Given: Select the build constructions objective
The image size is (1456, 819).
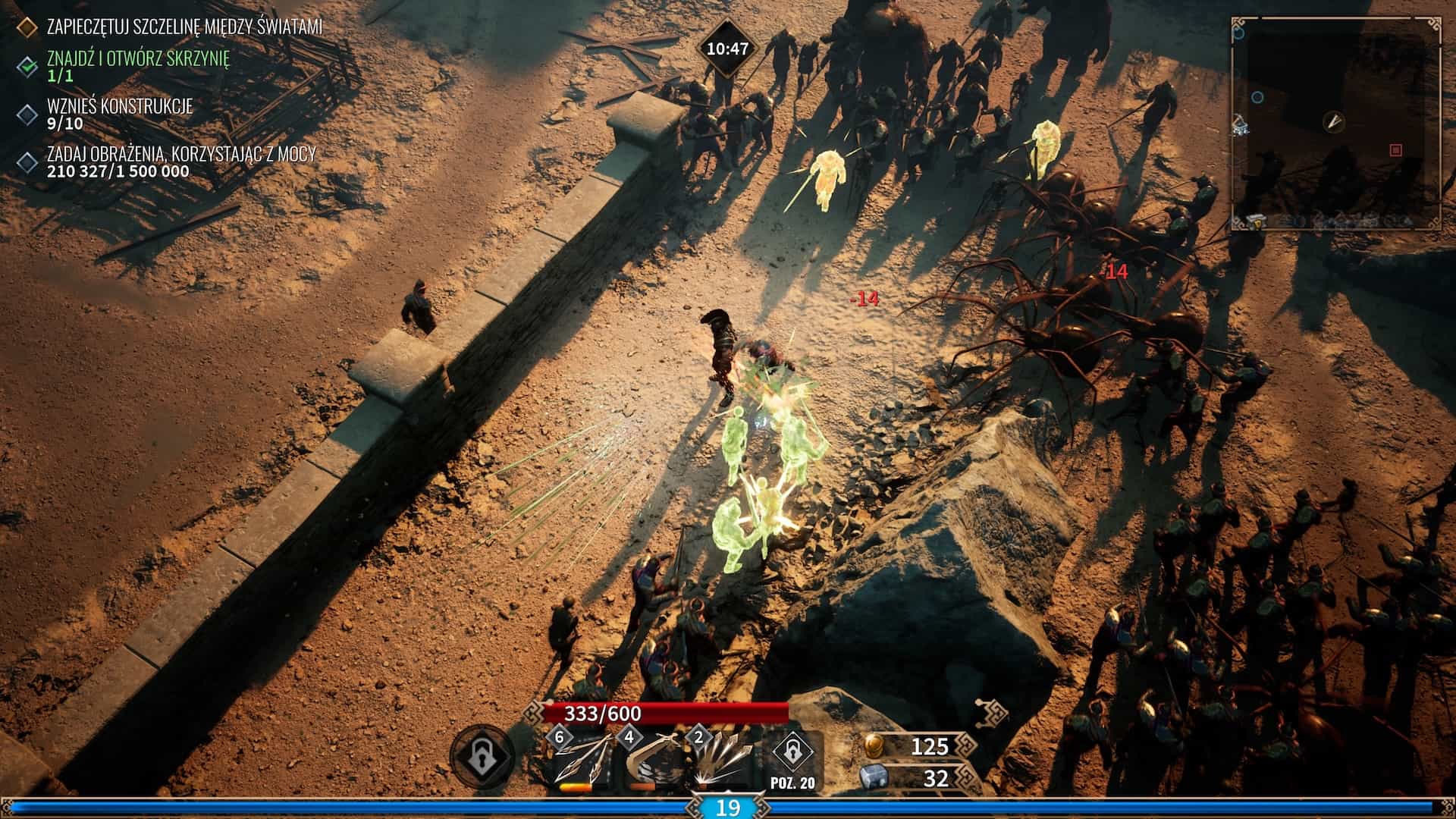Looking at the screenshot, I should pos(120,114).
